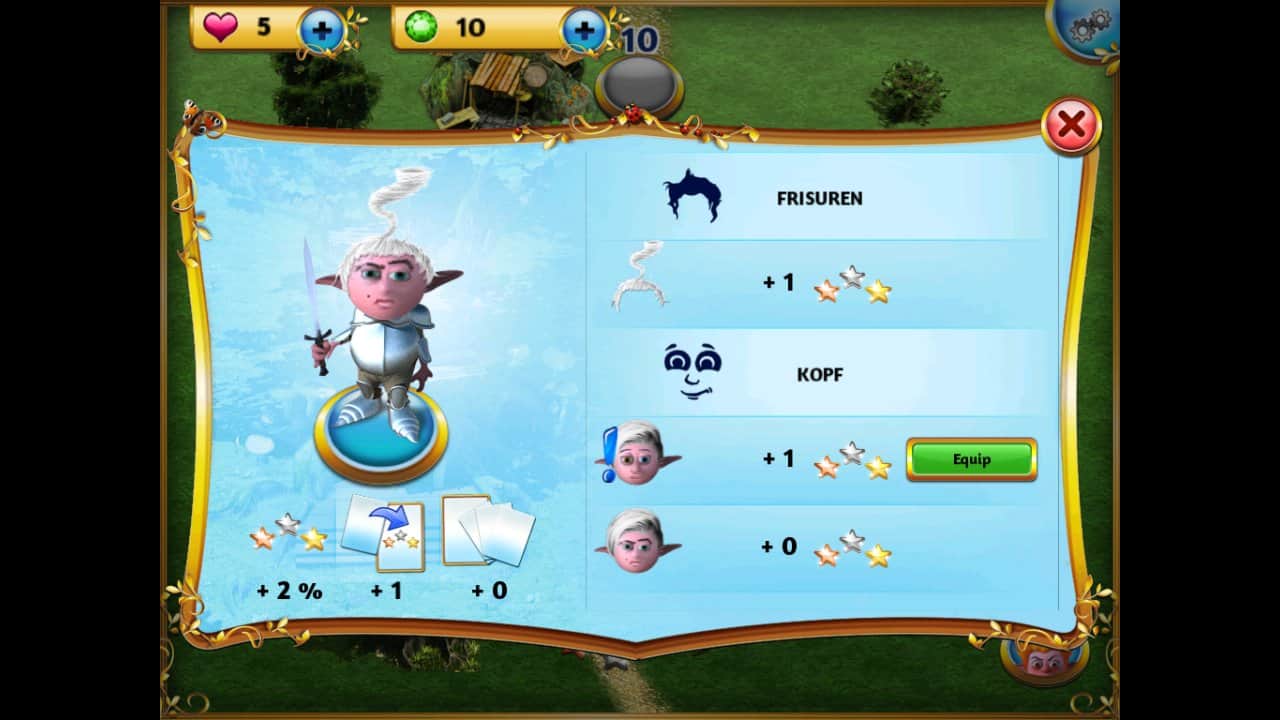Buy more green gems with plus button
1280x720 pixels.
click(x=584, y=31)
